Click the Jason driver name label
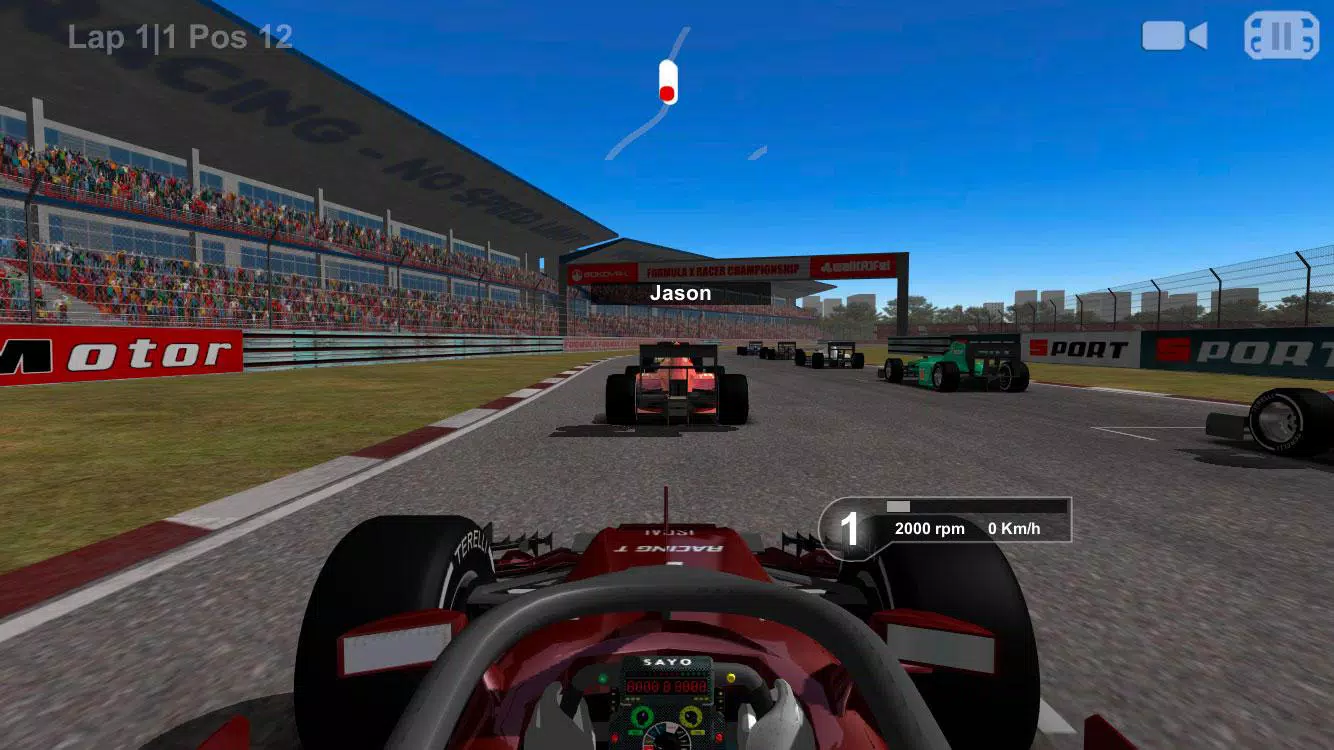This screenshot has height=750, width=1334. point(680,292)
